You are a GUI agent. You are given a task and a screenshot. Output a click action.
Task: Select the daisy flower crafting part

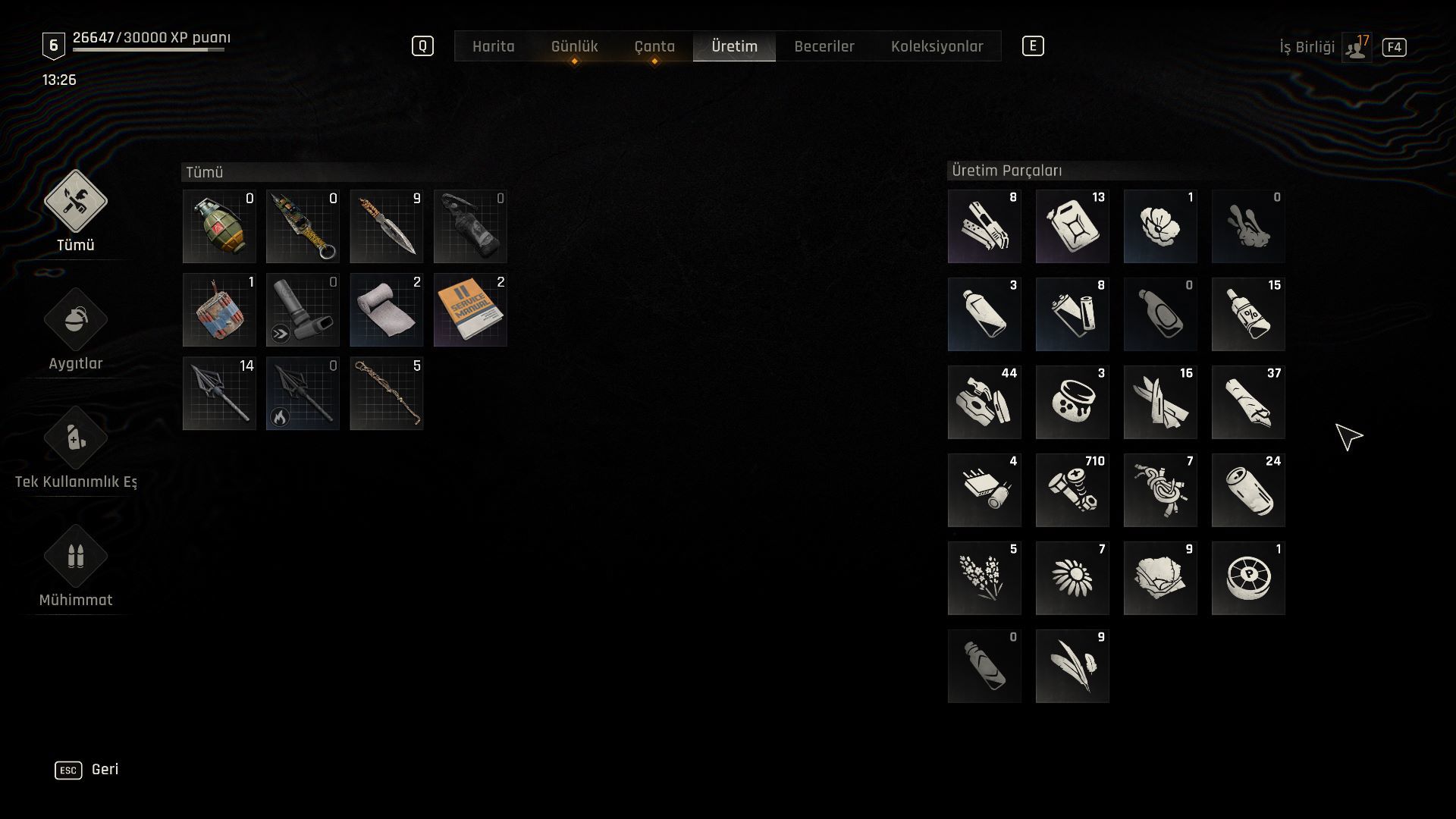coord(1072,578)
